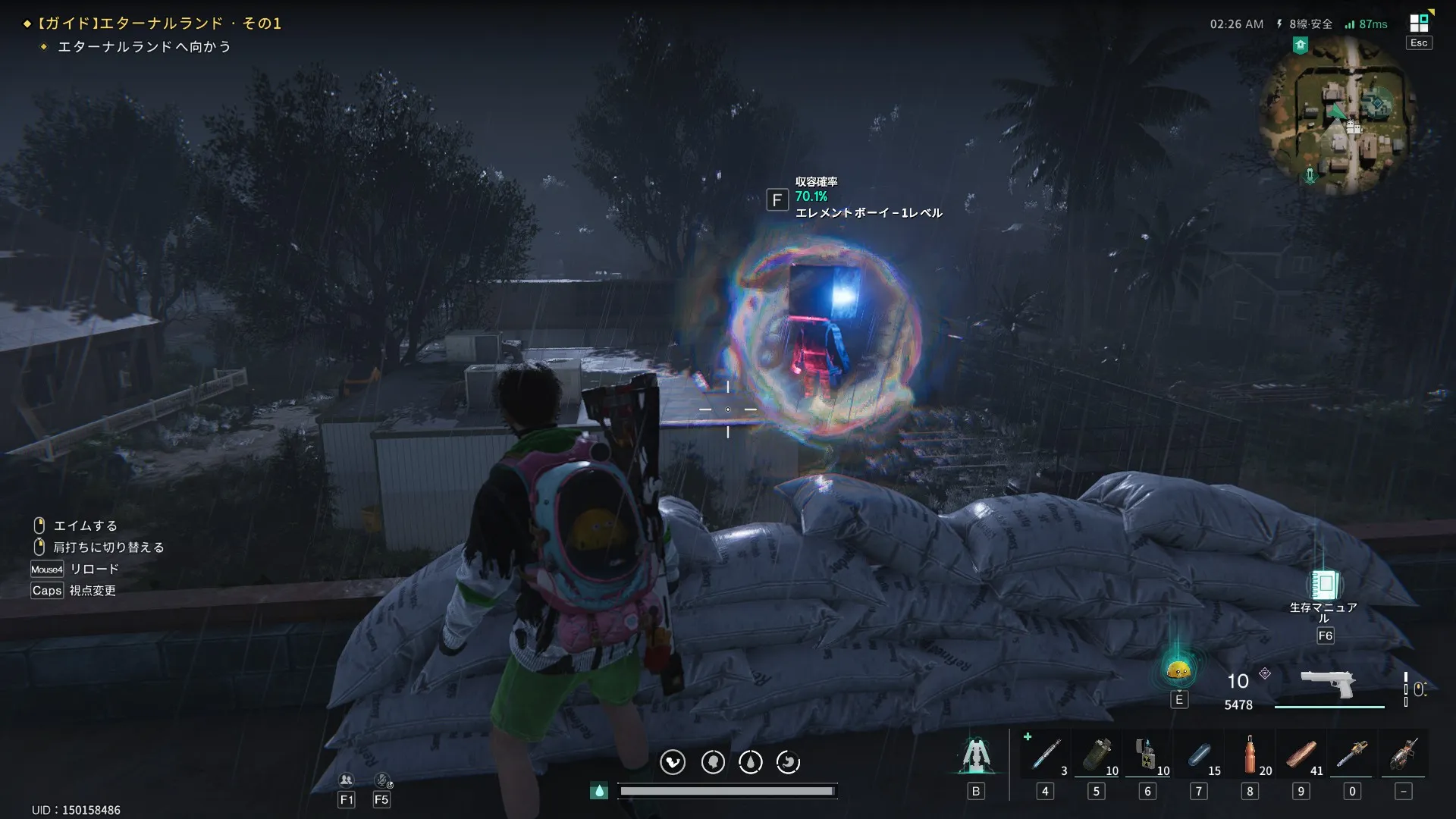Activate the glowing build-mode structure icon
This screenshot has width=1456, height=819.
coord(976,755)
